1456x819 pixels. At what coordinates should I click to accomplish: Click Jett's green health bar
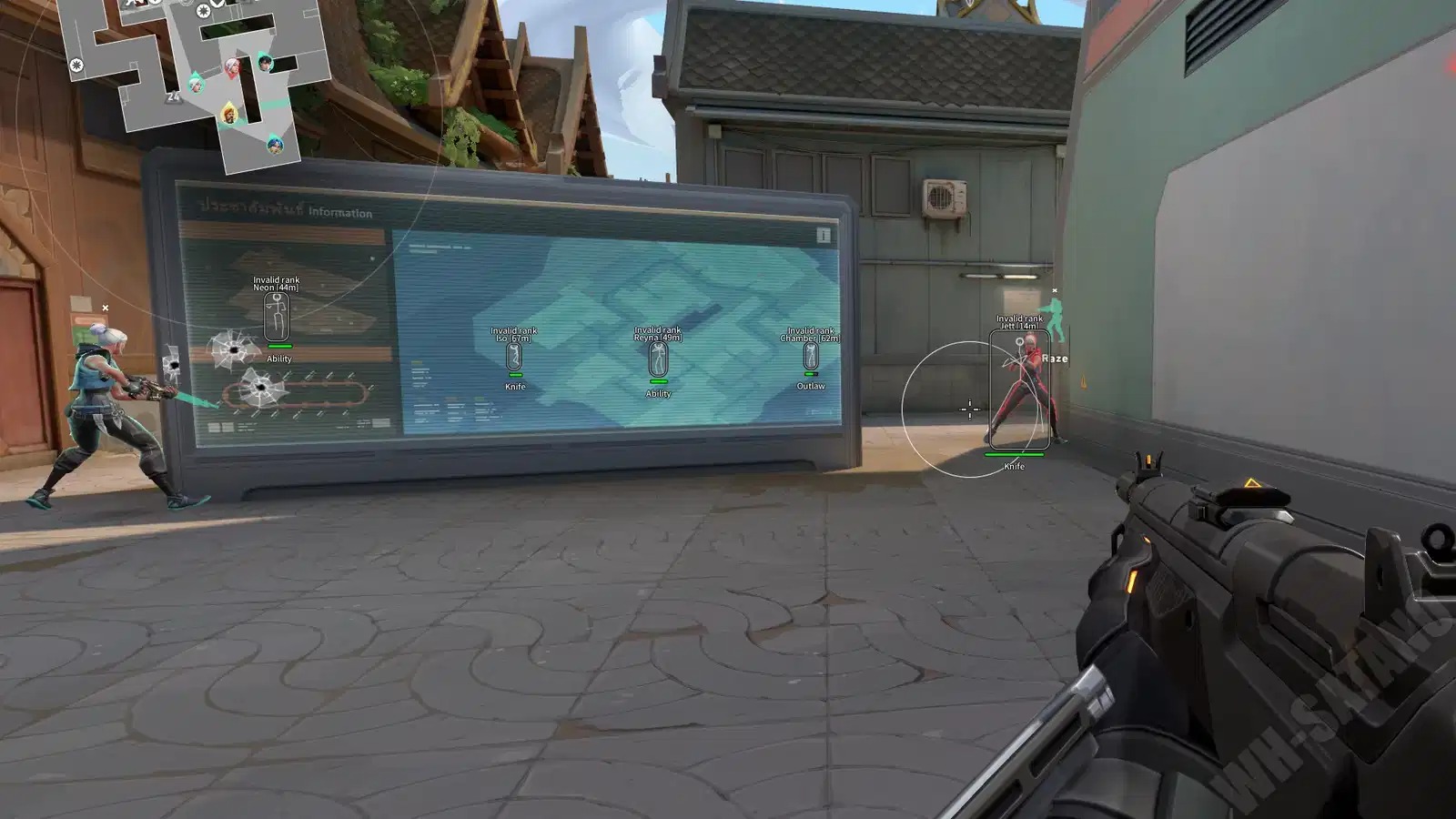click(x=1014, y=452)
